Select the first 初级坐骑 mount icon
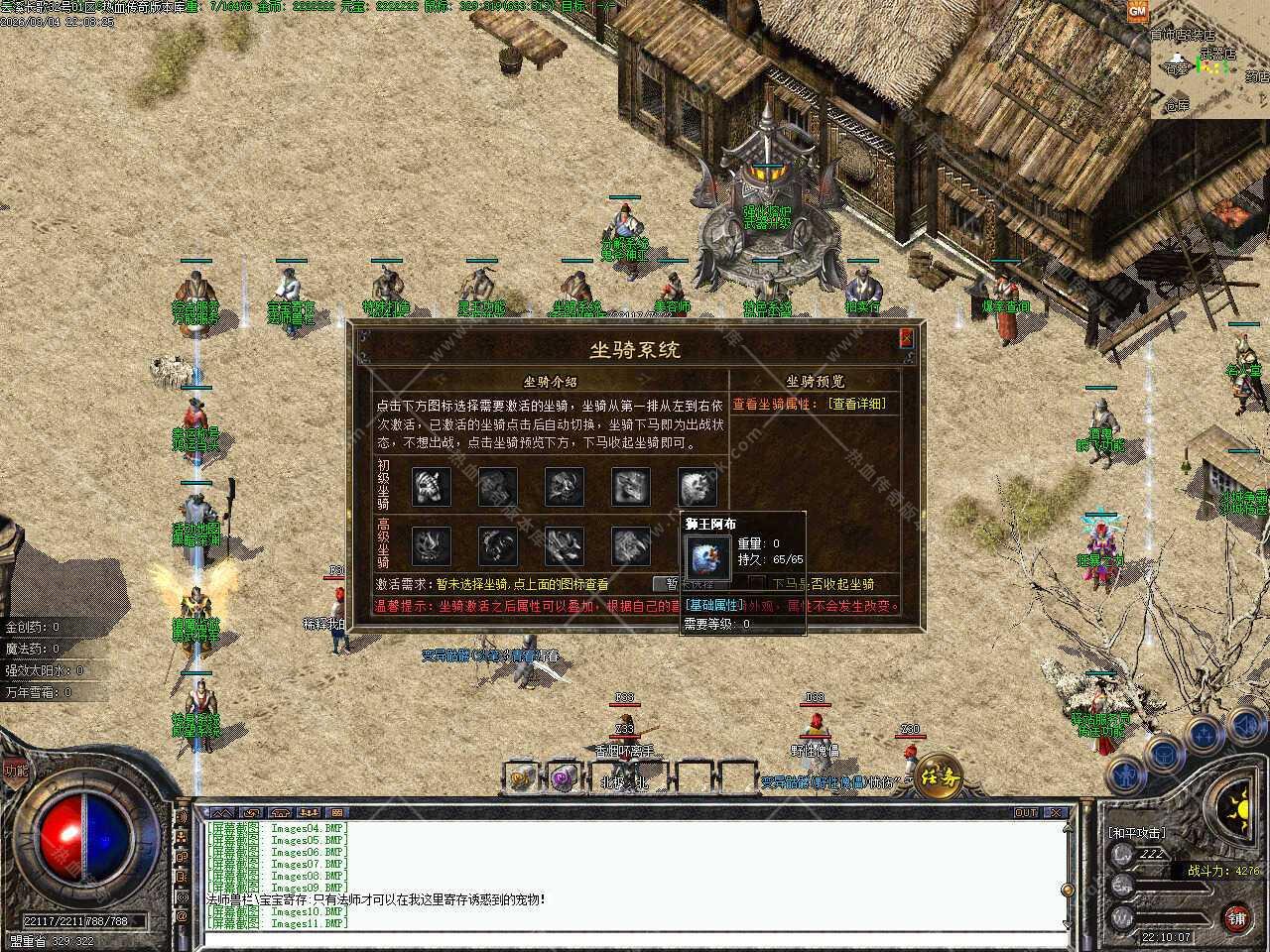Viewport: 1270px width, 952px height. click(x=432, y=486)
